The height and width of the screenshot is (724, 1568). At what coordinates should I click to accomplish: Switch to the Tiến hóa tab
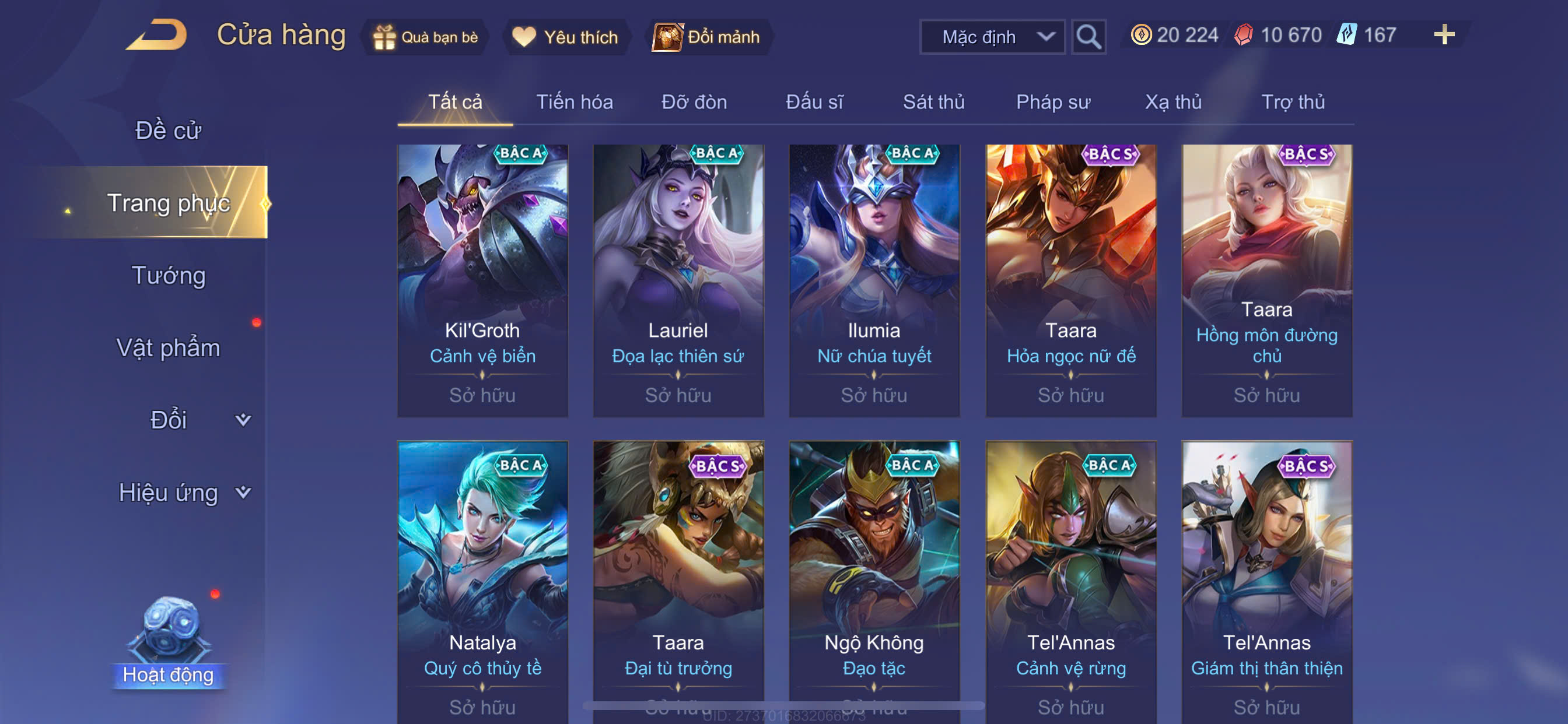click(x=574, y=102)
